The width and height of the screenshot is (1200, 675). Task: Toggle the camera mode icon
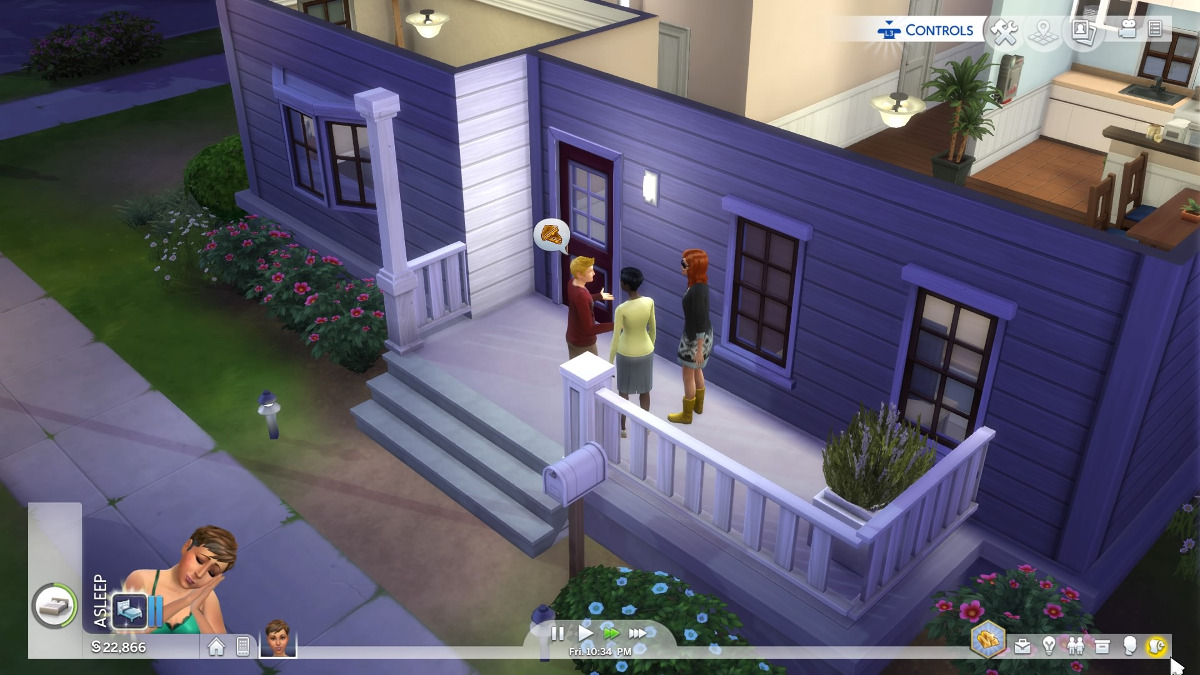1128,30
